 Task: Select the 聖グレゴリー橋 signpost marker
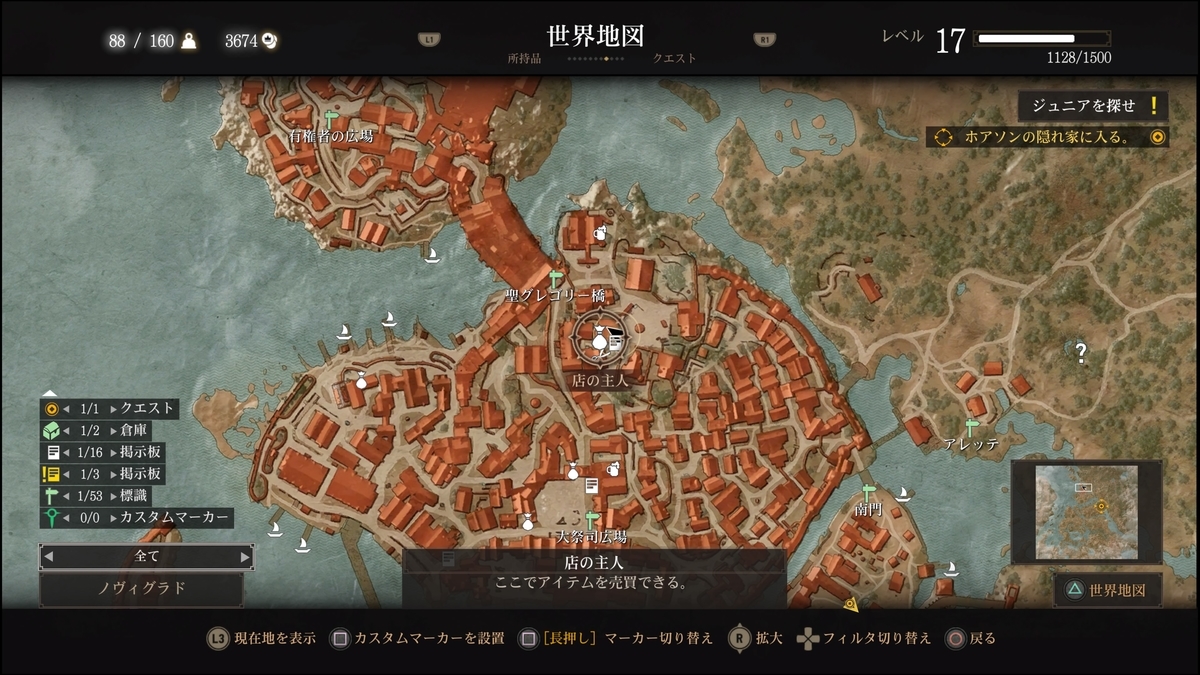[x=556, y=278]
